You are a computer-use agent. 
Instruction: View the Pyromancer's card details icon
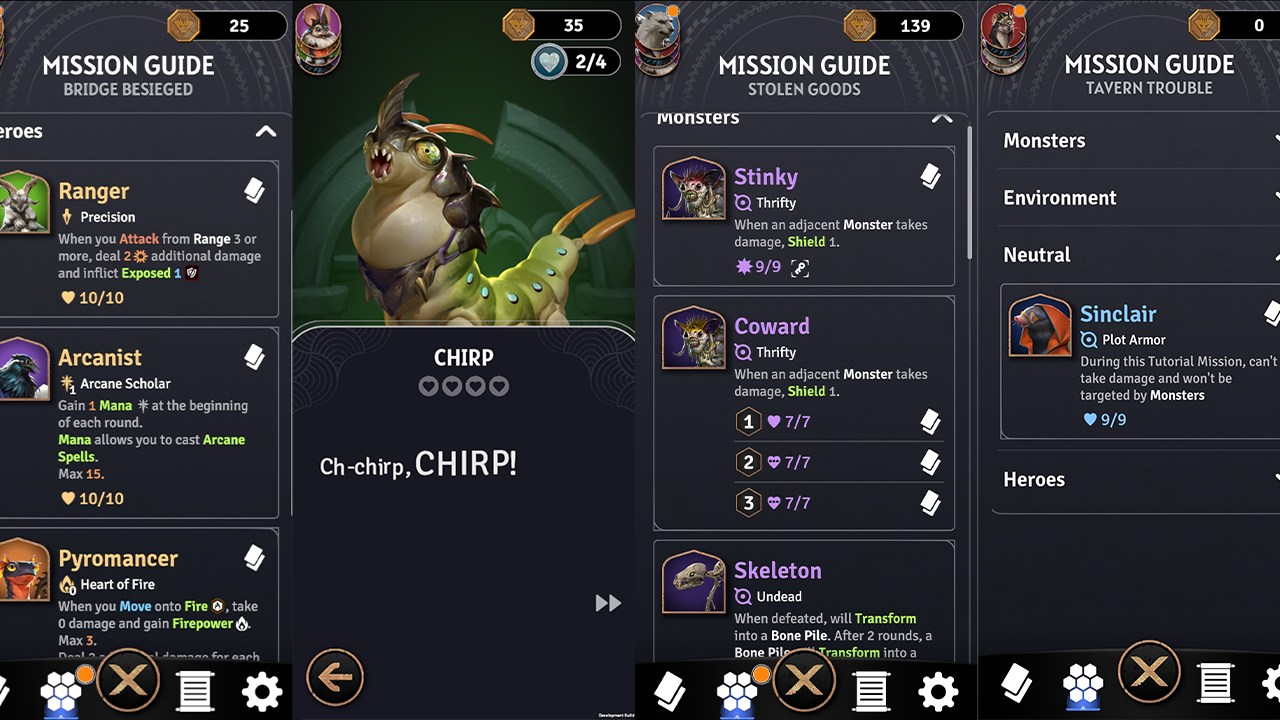point(254,558)
